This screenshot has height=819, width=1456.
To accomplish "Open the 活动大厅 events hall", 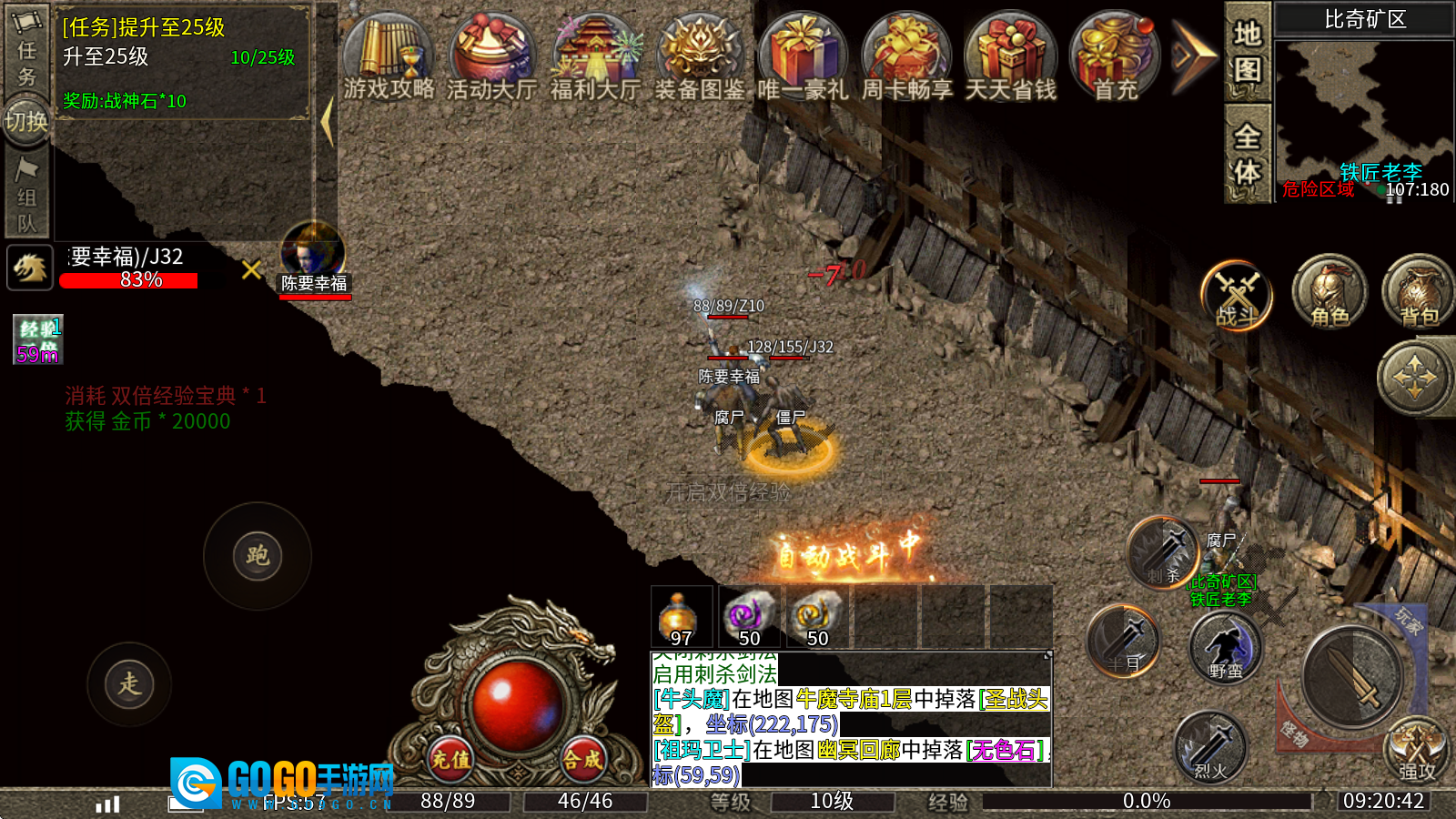I will click(x=491, y=56).
